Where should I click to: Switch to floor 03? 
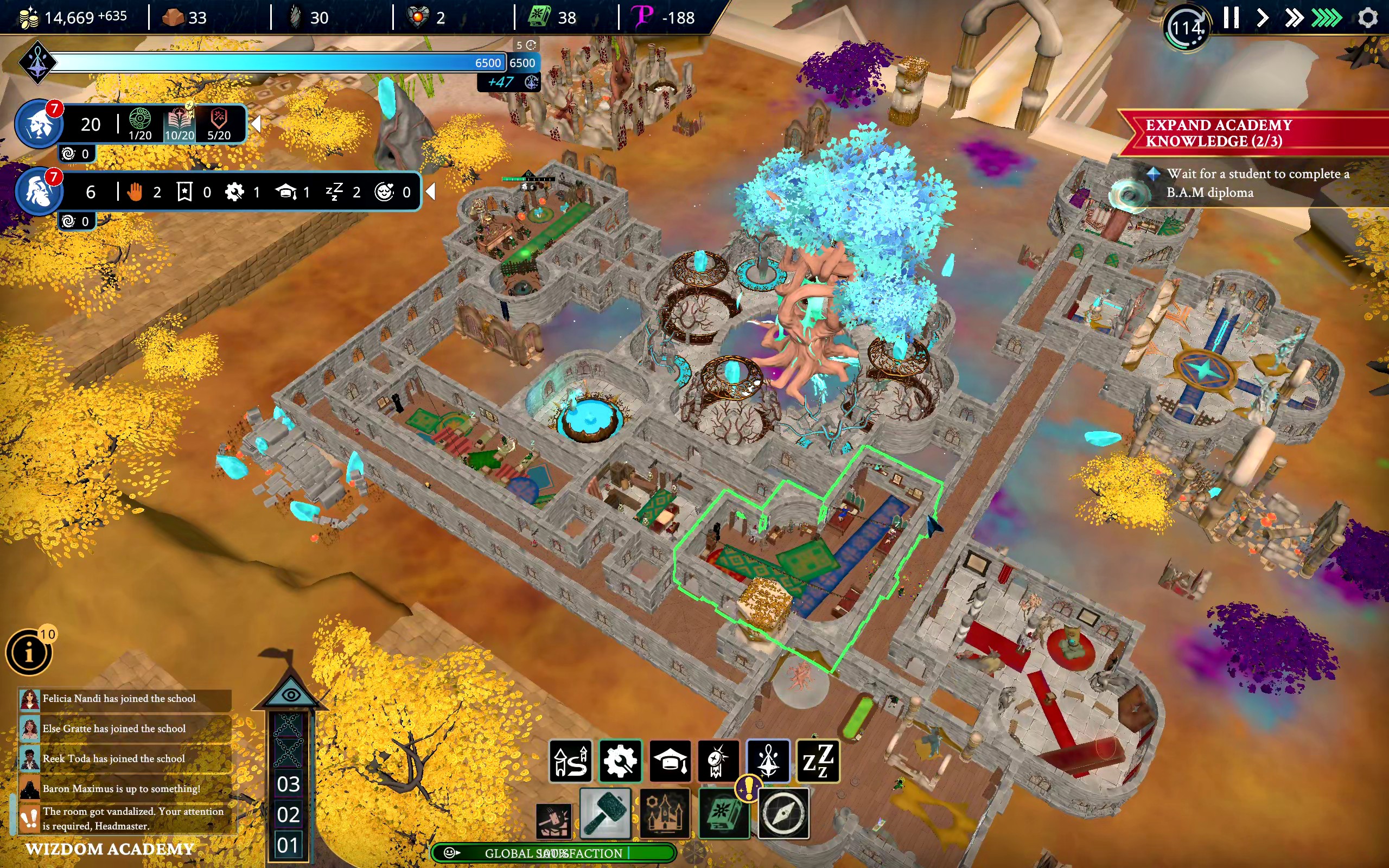pyautogui.click(x=288, y=784)
